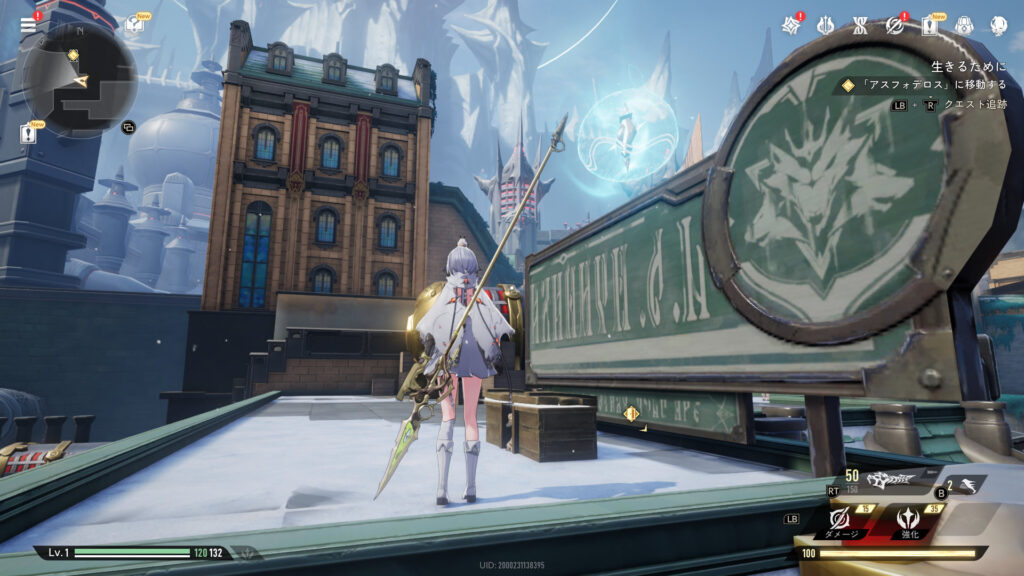1024x576 pixels.
Task: Activate the ダメージ skill
Action: click(x=842, y=518)
